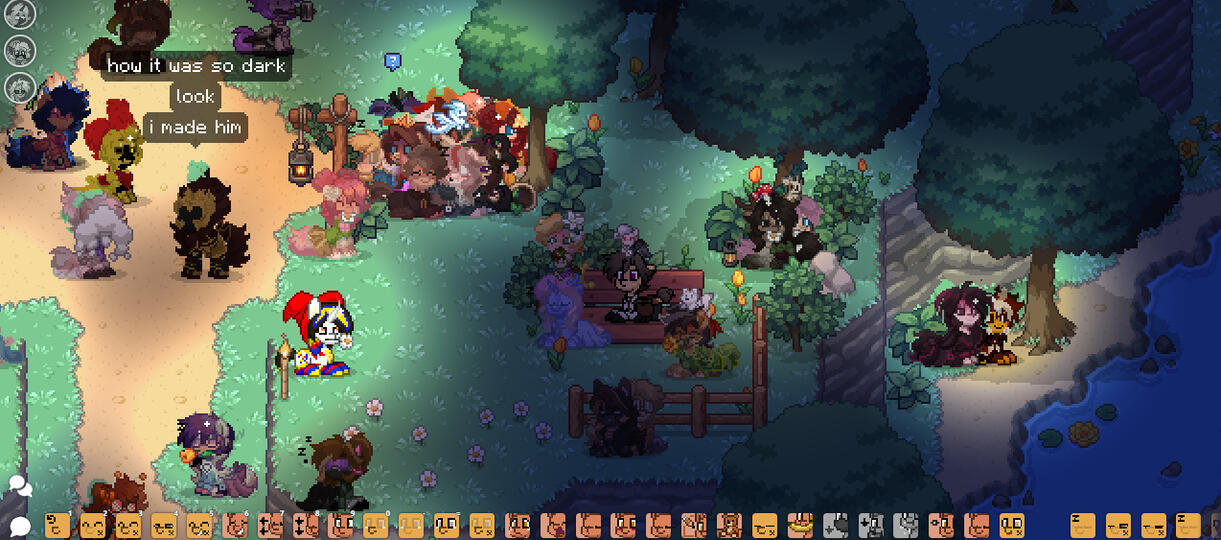Open the horned pony's party portrait
The height and width of the screenshot is (540, 1221).
(19, 14)
